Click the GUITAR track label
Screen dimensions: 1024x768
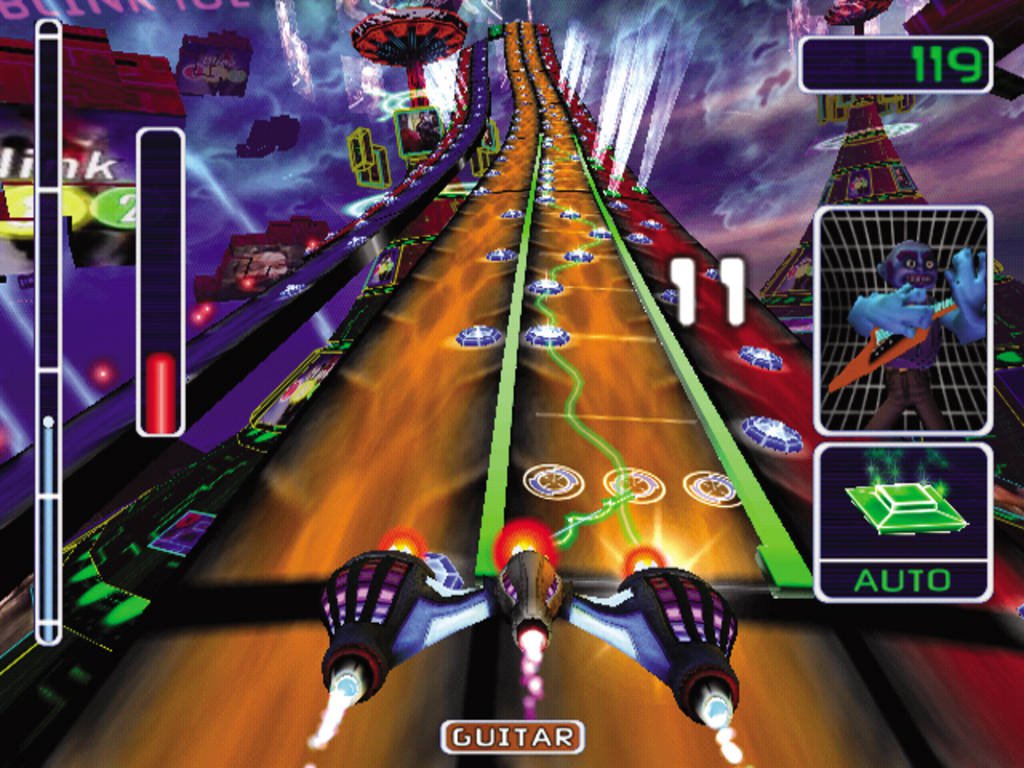pyautogui.click(x=512, y=738)
